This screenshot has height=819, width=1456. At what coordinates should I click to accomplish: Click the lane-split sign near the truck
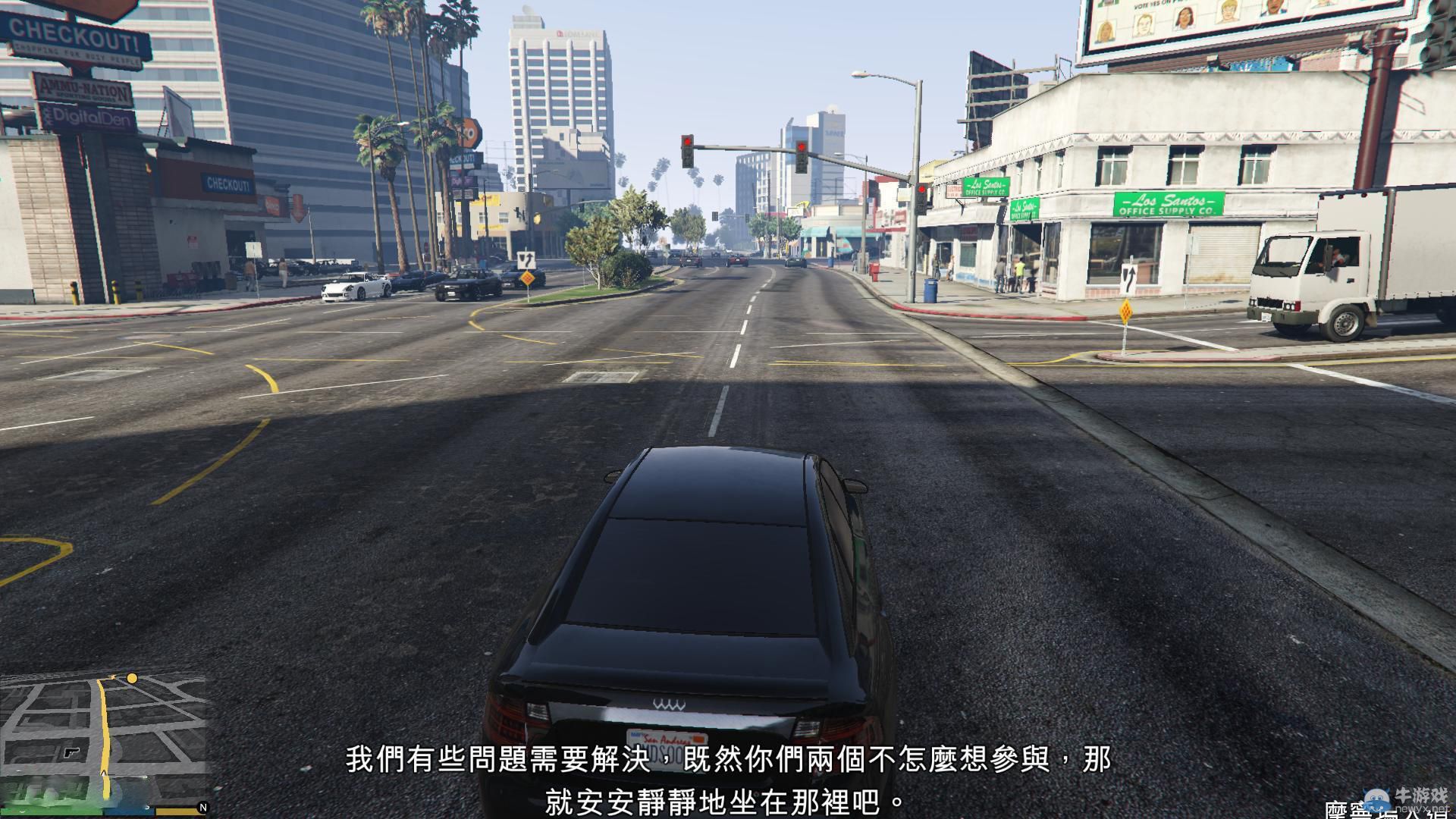tap(1128, 277)
